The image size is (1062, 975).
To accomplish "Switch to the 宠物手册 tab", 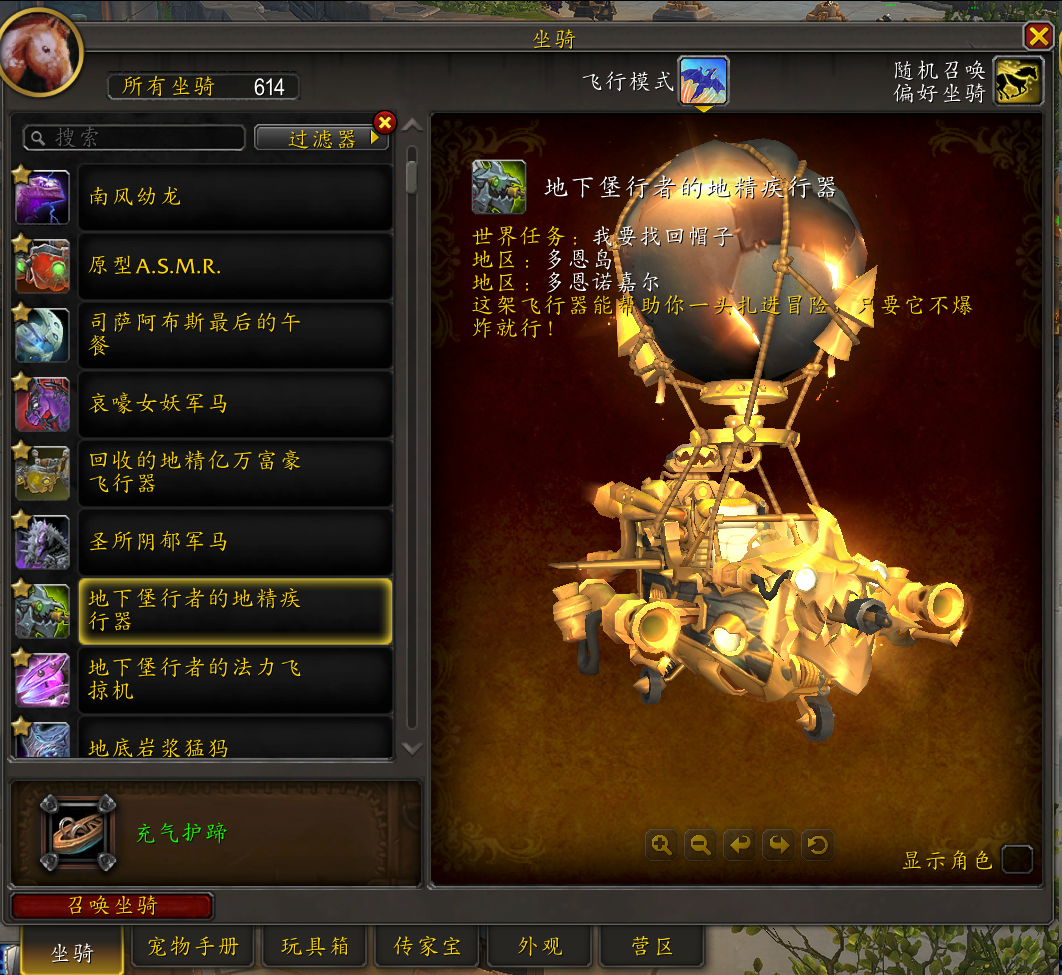I will point(193,946).
